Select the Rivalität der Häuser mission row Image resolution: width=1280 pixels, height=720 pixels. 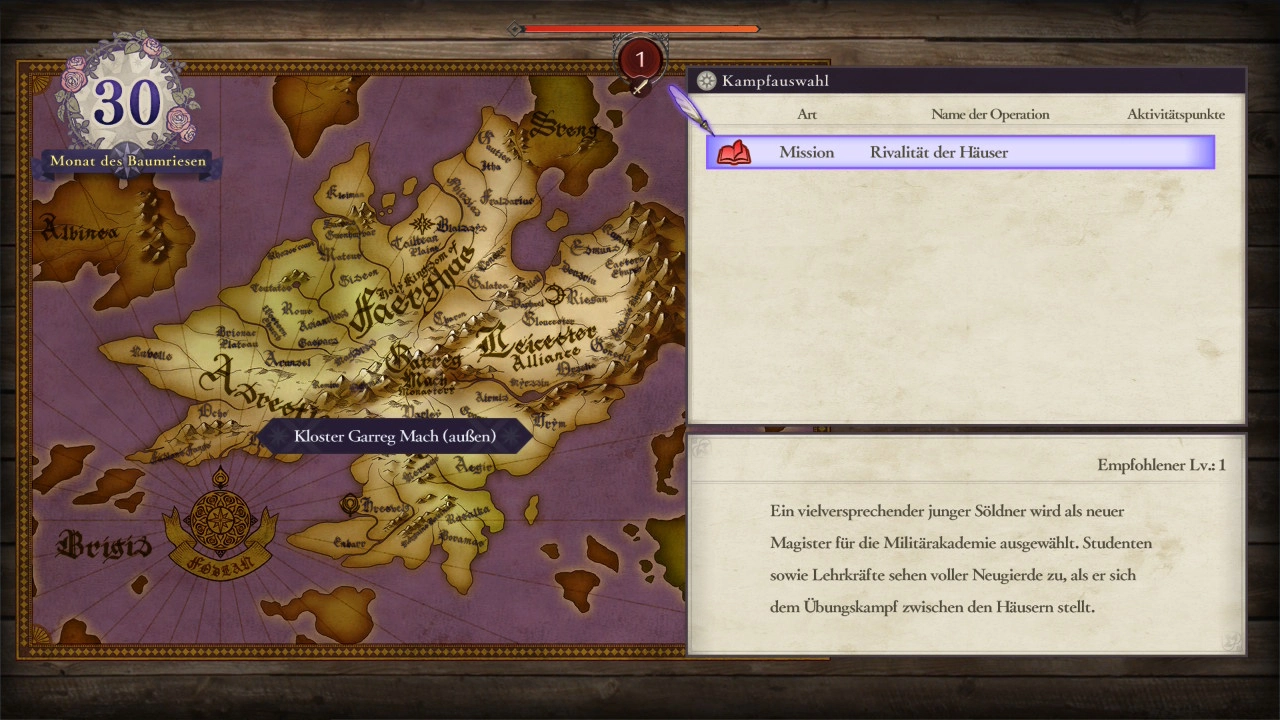pyautogui.click(x=960, y=152)
